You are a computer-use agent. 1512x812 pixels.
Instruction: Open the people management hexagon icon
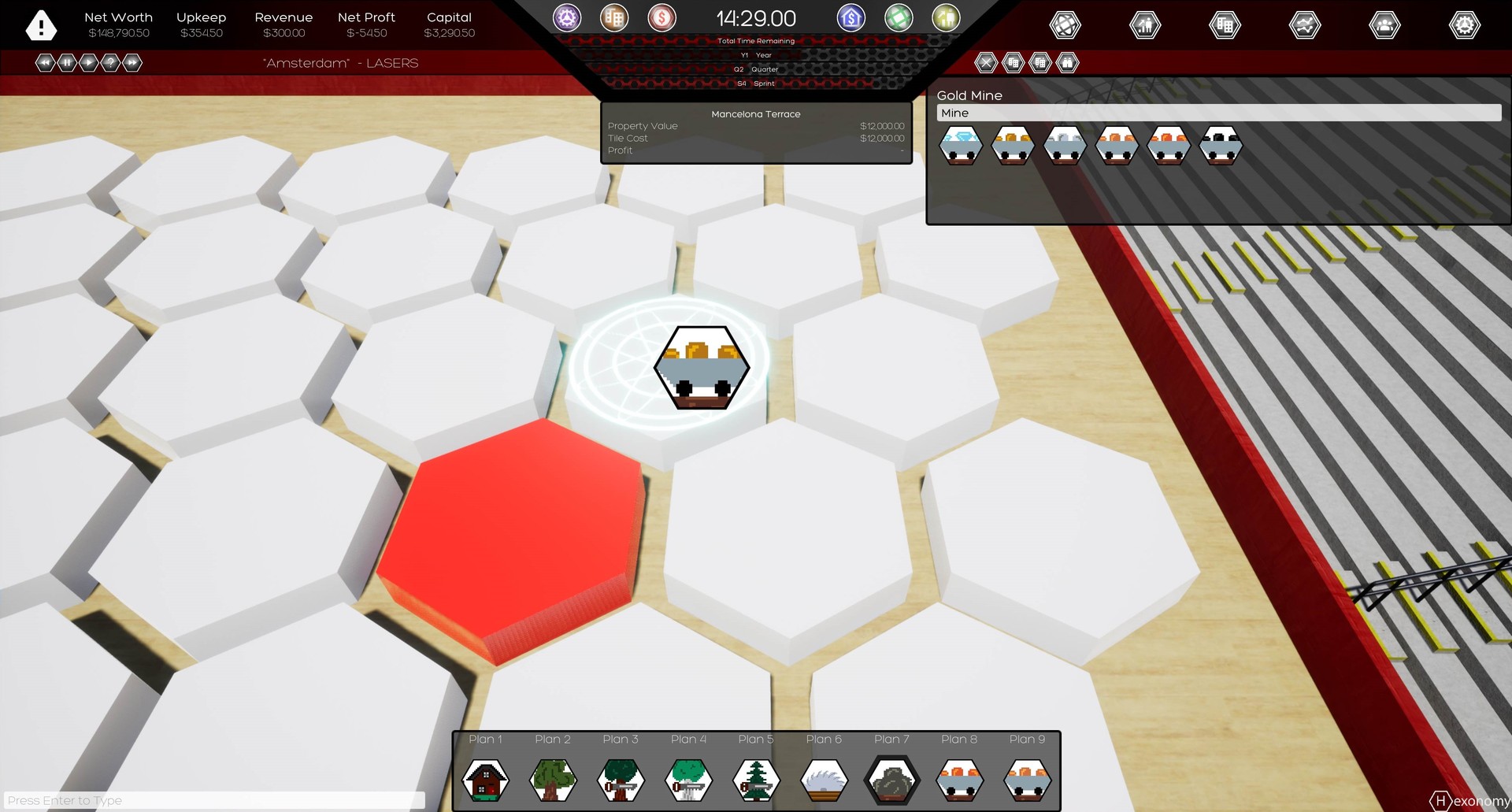pos(1386,24)
